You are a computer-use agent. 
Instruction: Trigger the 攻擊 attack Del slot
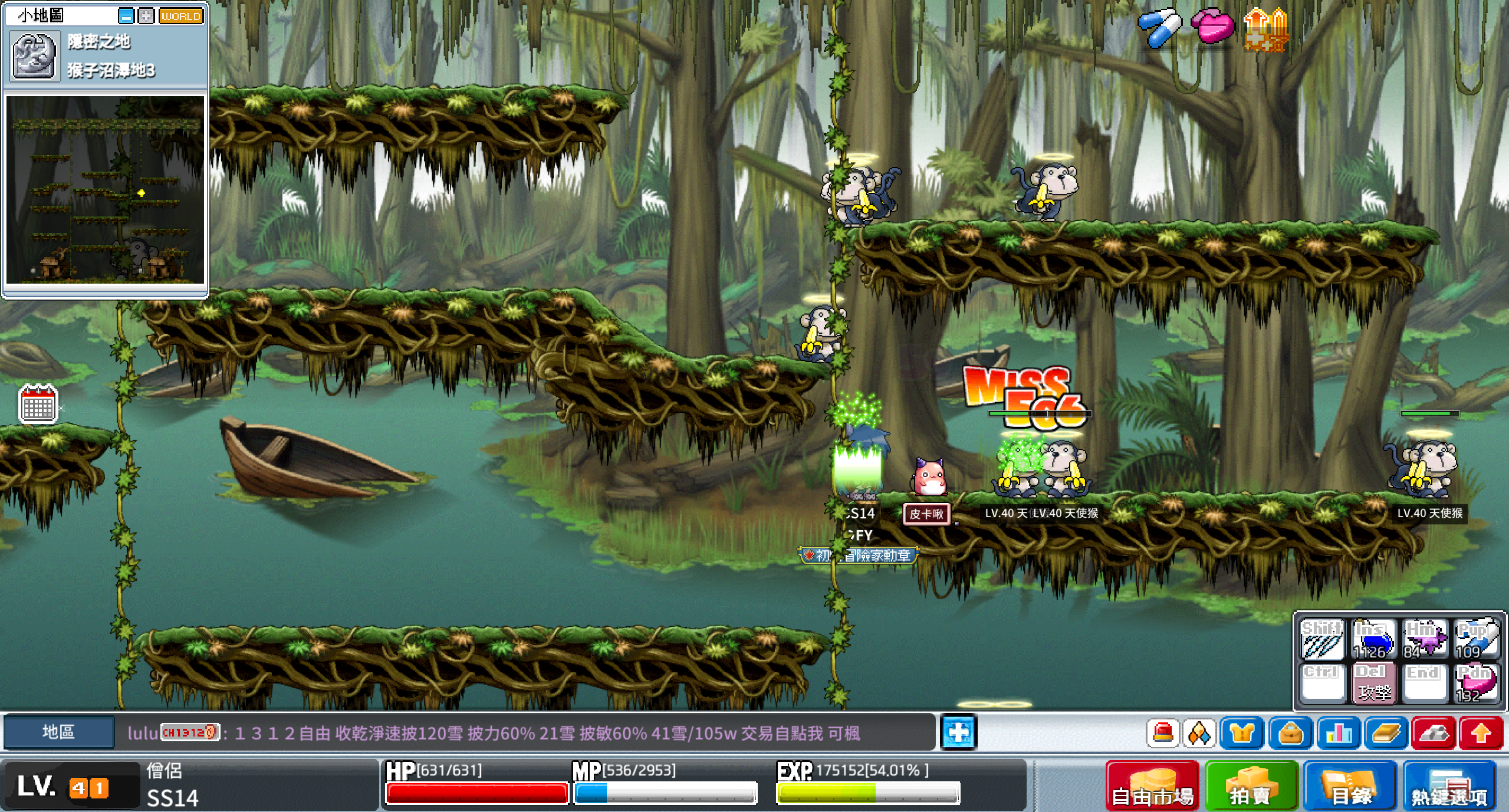(x=1373, y=683)
